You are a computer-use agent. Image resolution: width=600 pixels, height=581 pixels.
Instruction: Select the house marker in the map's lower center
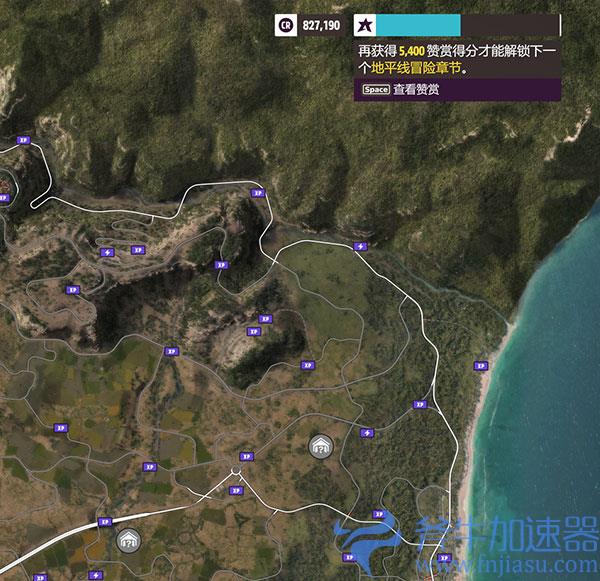320,446
